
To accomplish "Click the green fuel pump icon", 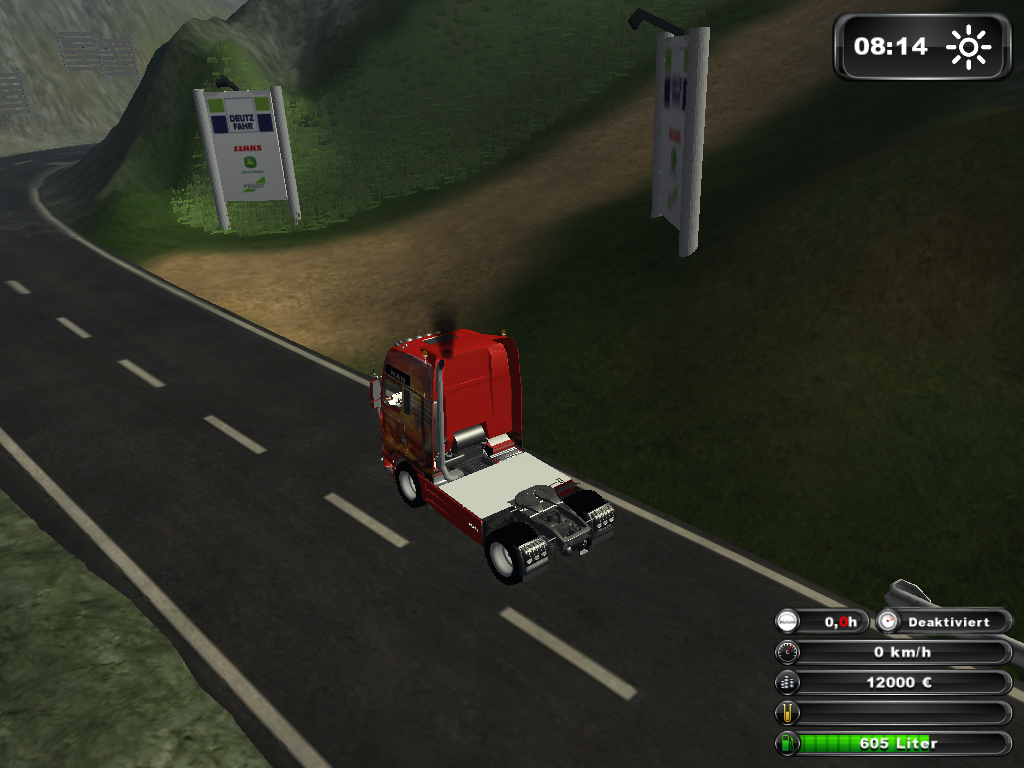I will tap(788, 743).
